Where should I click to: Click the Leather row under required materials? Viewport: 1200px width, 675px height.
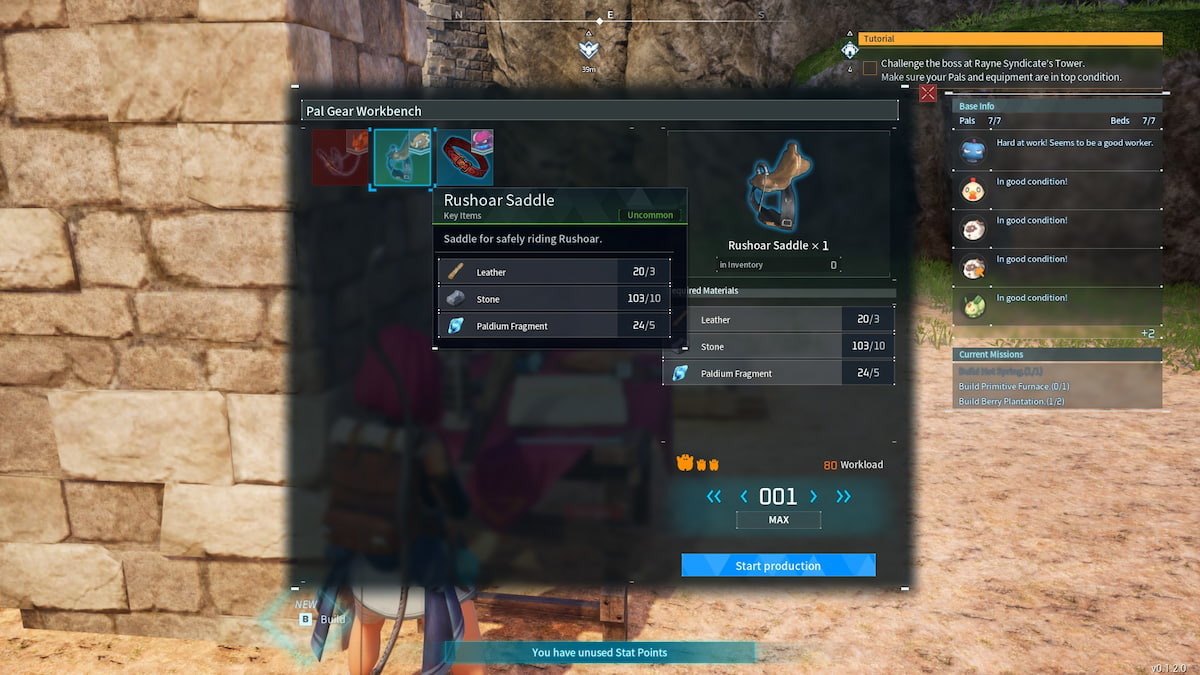coord(780,320)
